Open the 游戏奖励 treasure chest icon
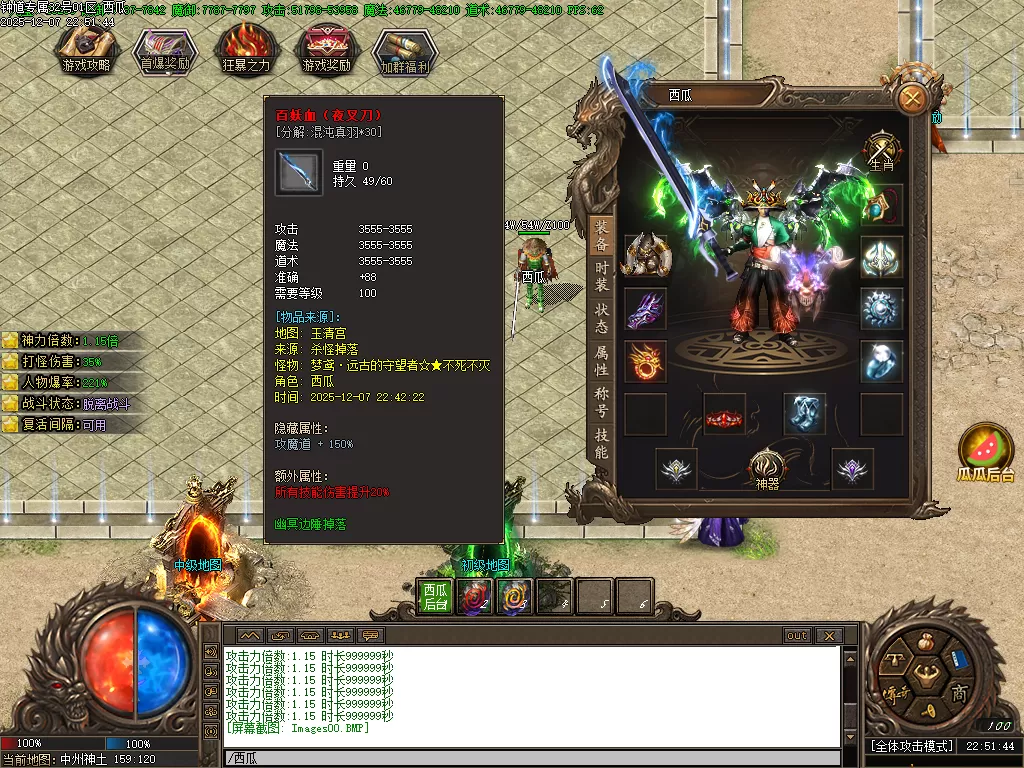1024x768 pixels. [x=326, y=49]
